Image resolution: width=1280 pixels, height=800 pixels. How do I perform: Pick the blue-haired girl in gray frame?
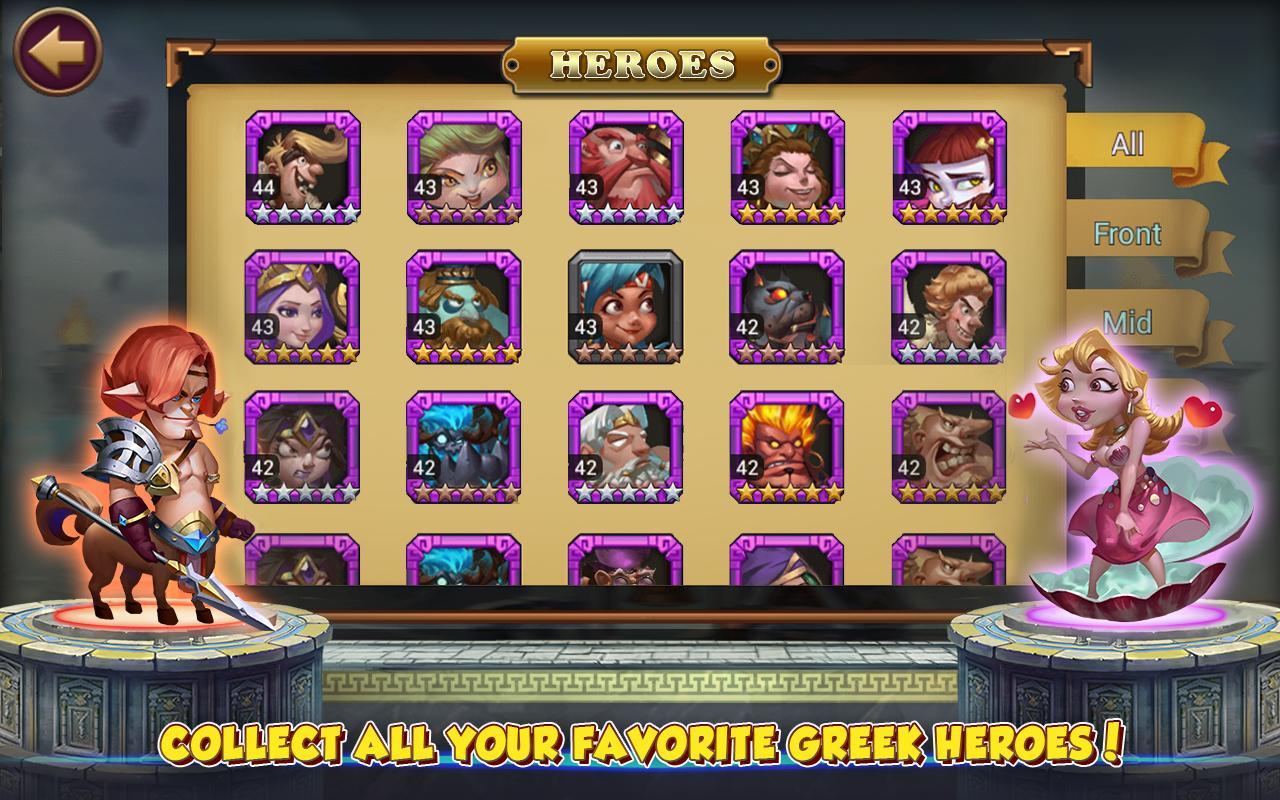626,306
